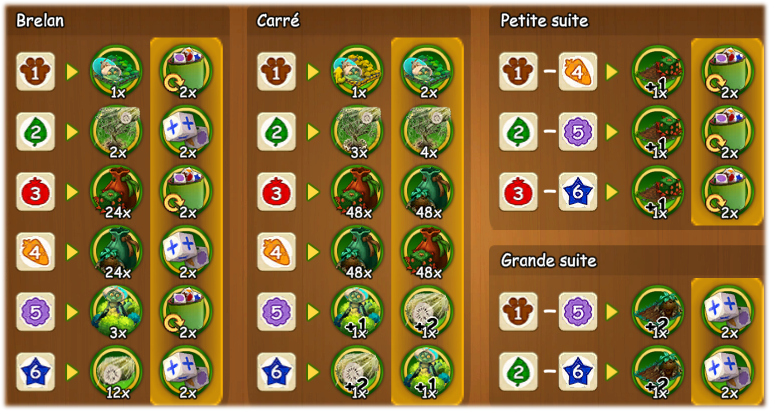Viewport: 770px width, 411px height.
Task: Click the blue star 6 die in Grande suite
Action: tap(578, 371)
